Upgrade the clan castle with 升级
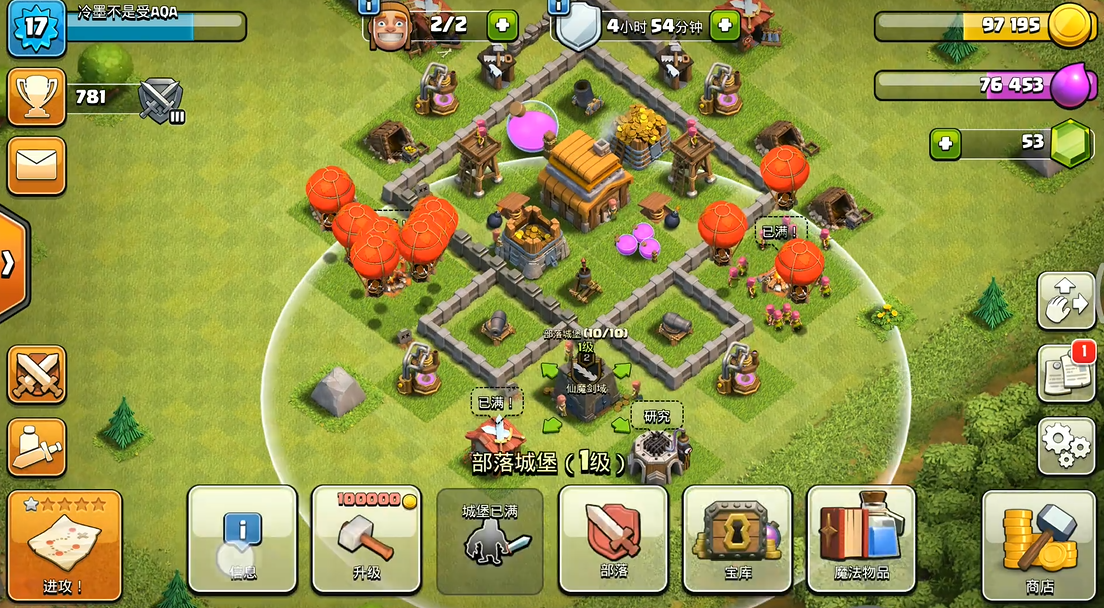This screenshot has width=1104, height=608. pyautogui.click(x=365, y=538)
